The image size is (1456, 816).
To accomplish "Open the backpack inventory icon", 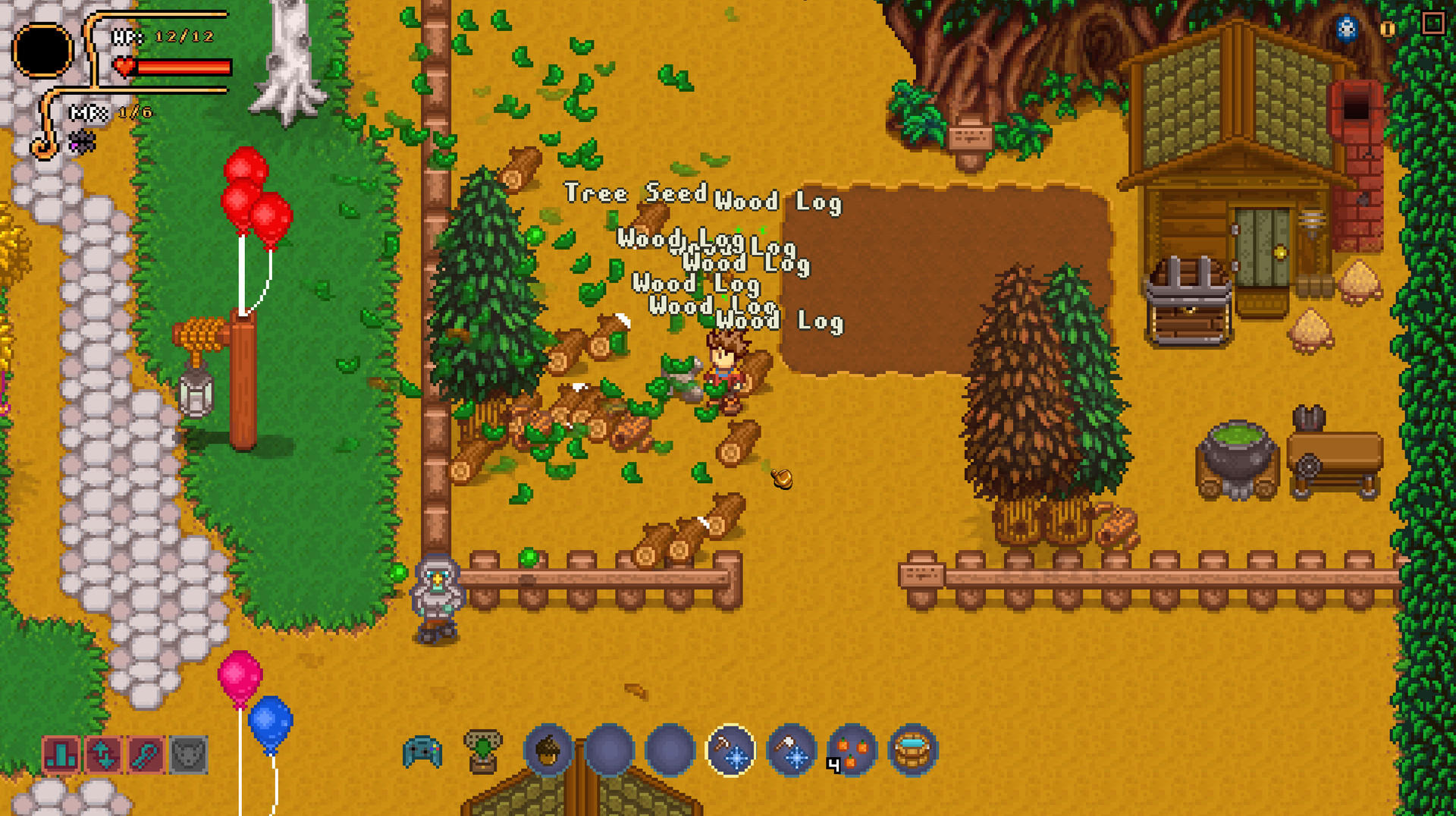I will point(482,751).
